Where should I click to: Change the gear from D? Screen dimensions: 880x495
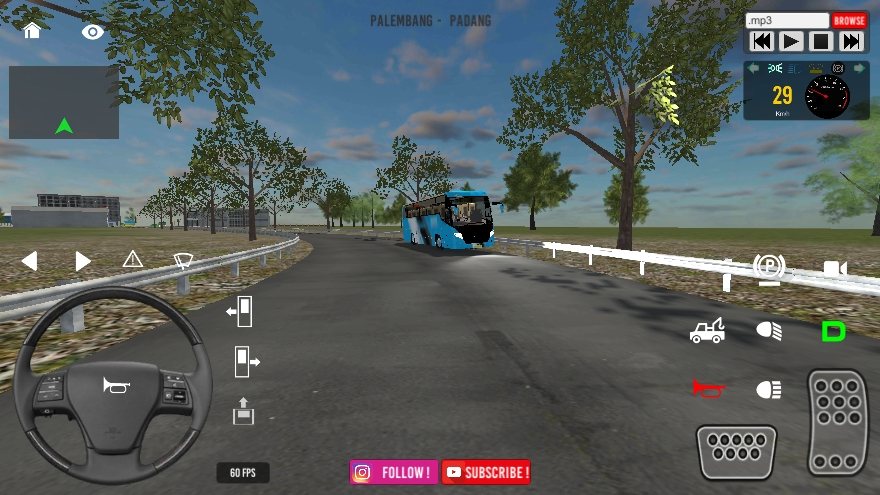tap(833, 331)
